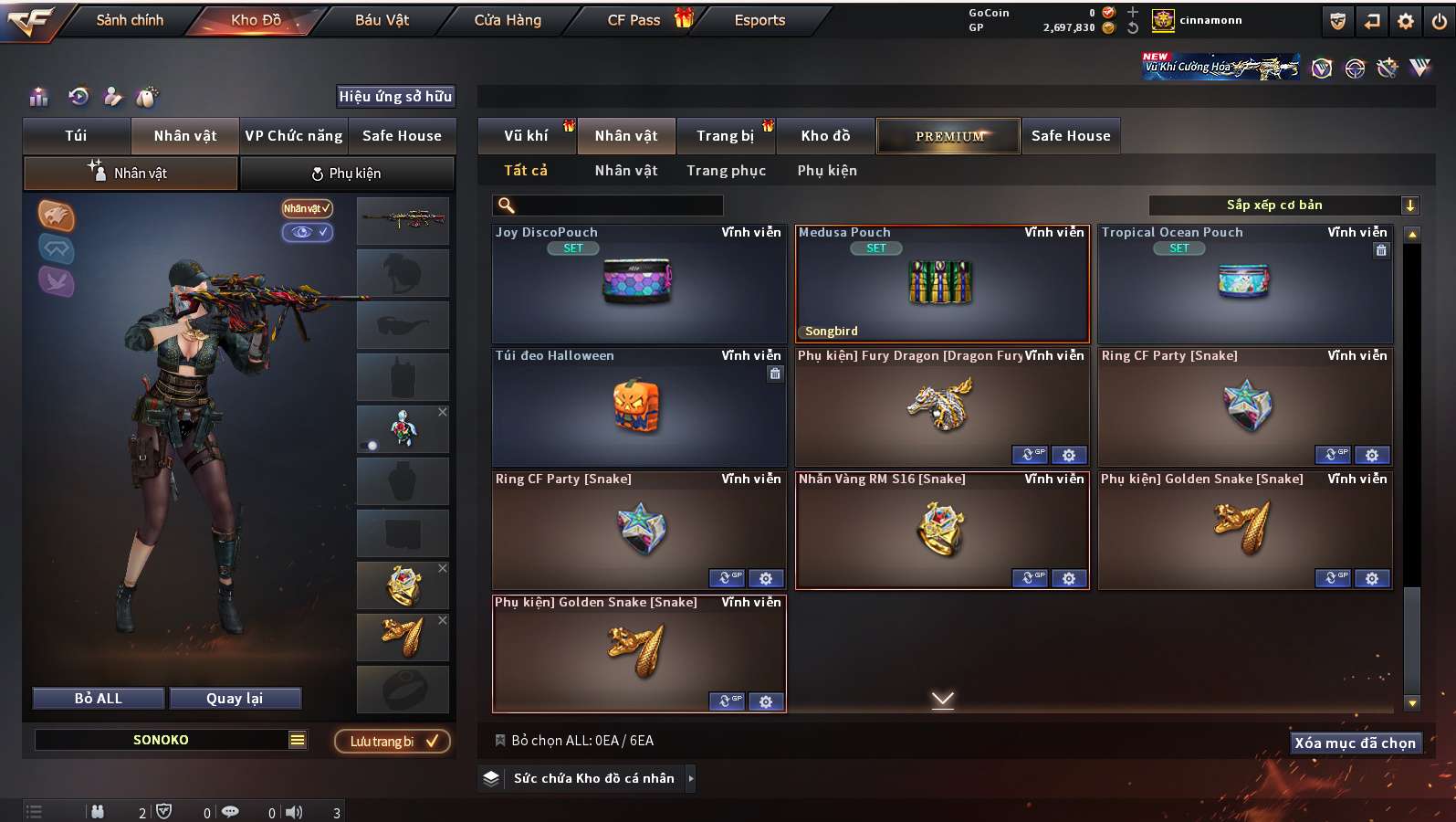Go to the Cửa Hàng shop
This screenshot has width=1456, height=822.
point(508,20)
